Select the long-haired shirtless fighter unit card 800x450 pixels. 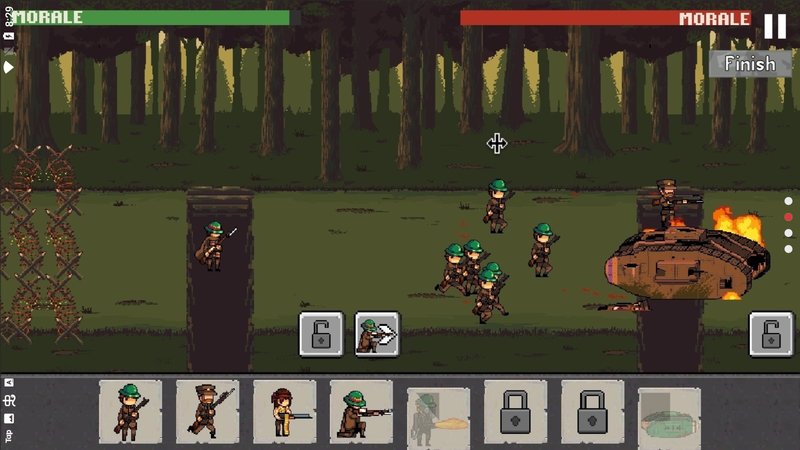pos(284,411)
